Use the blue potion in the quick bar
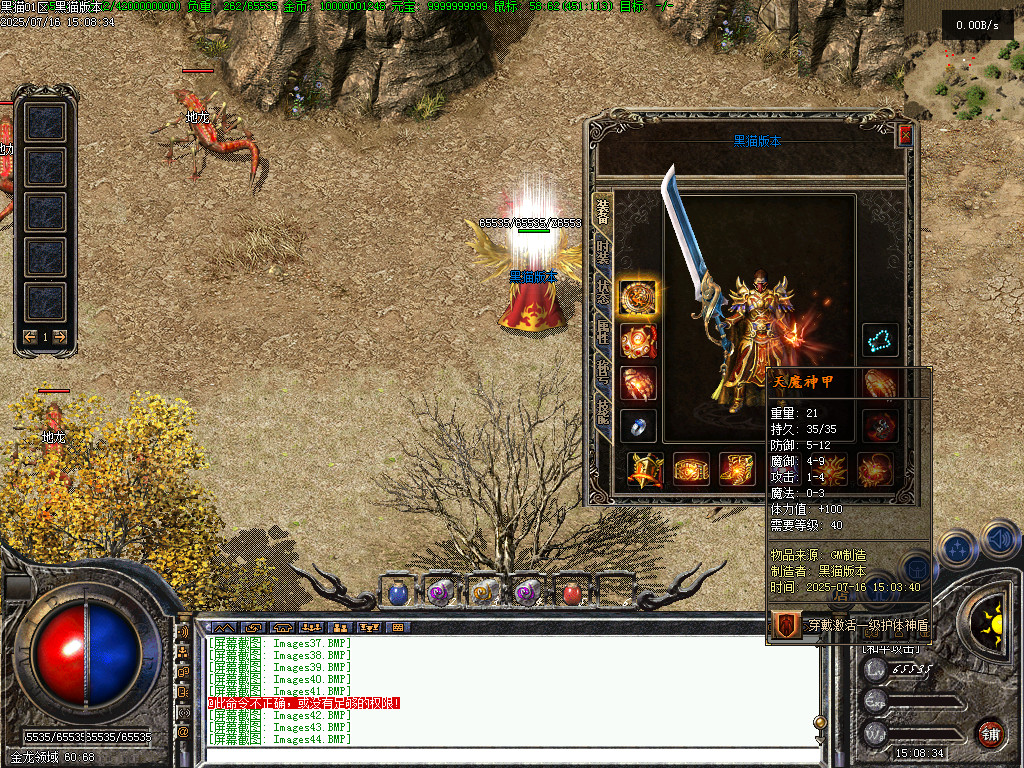This screenshot has width=1024, height=768. (x=398, y=593)
